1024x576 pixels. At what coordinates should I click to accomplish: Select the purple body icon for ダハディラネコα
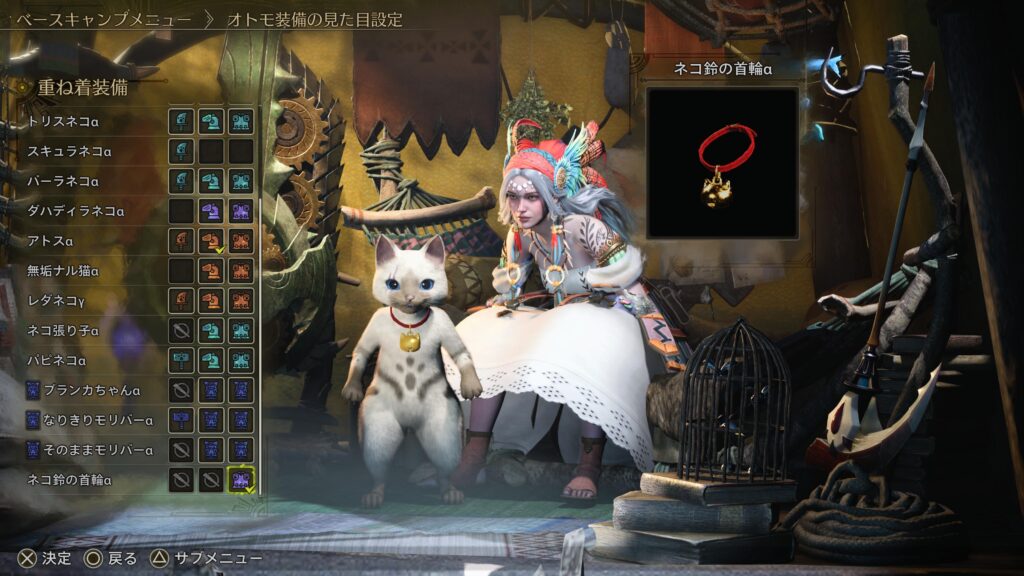(x=240, y=211)
